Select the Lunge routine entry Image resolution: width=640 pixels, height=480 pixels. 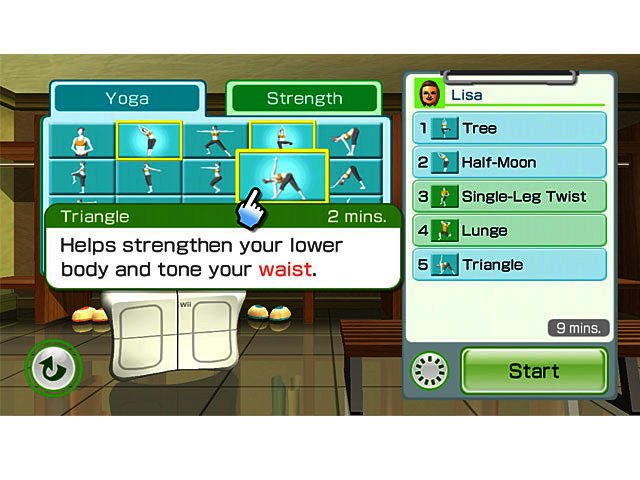pyautogui.click(x=510, y=231)
